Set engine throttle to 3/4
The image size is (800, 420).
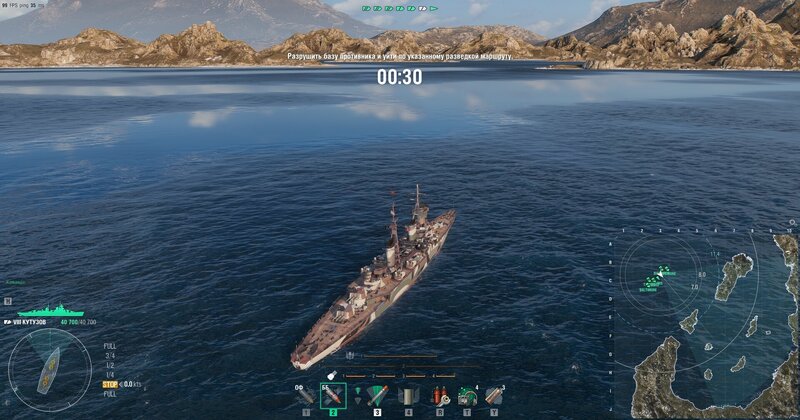pyautogui.click(x=109, y=355)
